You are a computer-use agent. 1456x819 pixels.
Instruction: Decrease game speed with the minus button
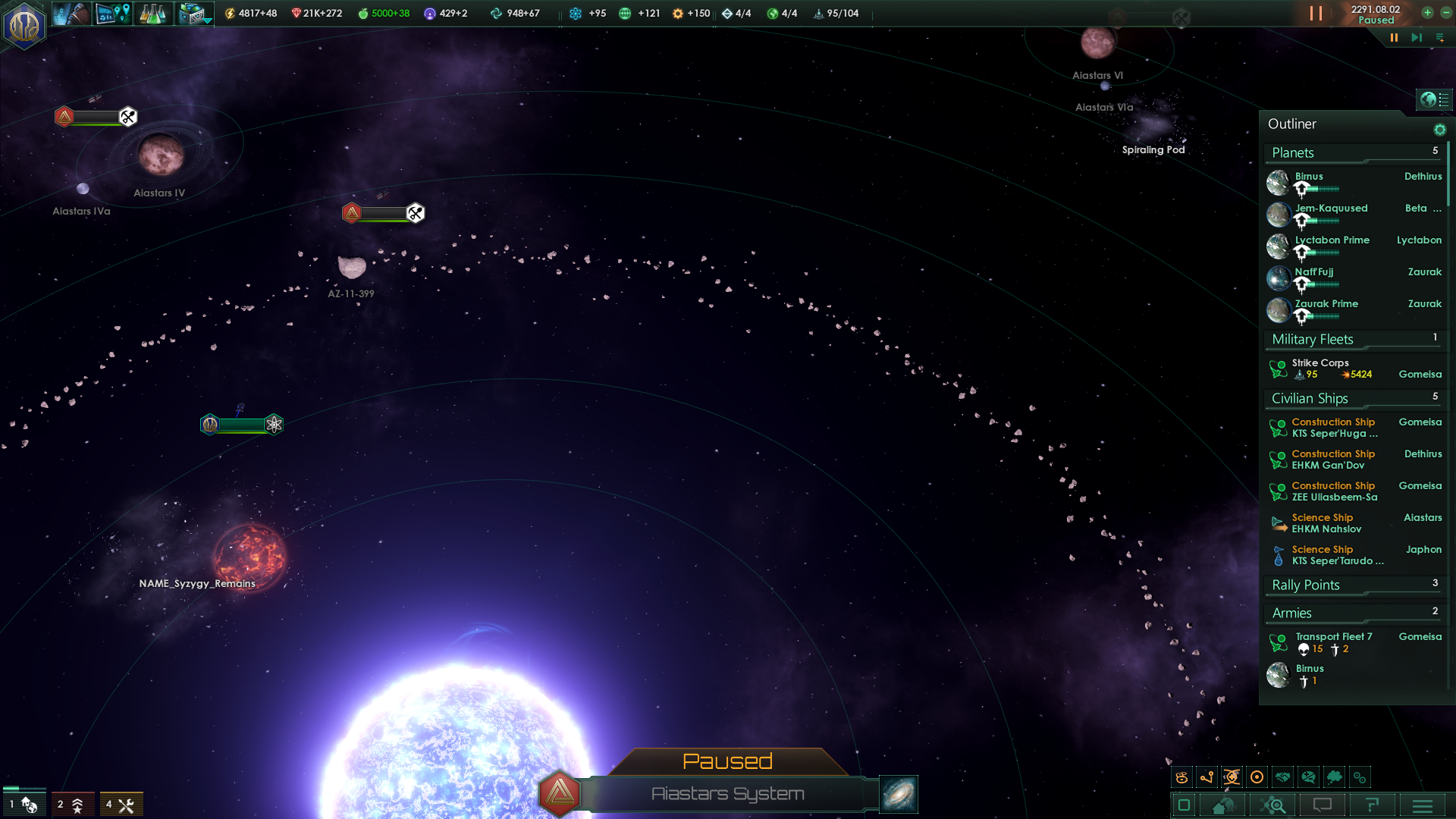point(1445,13)
